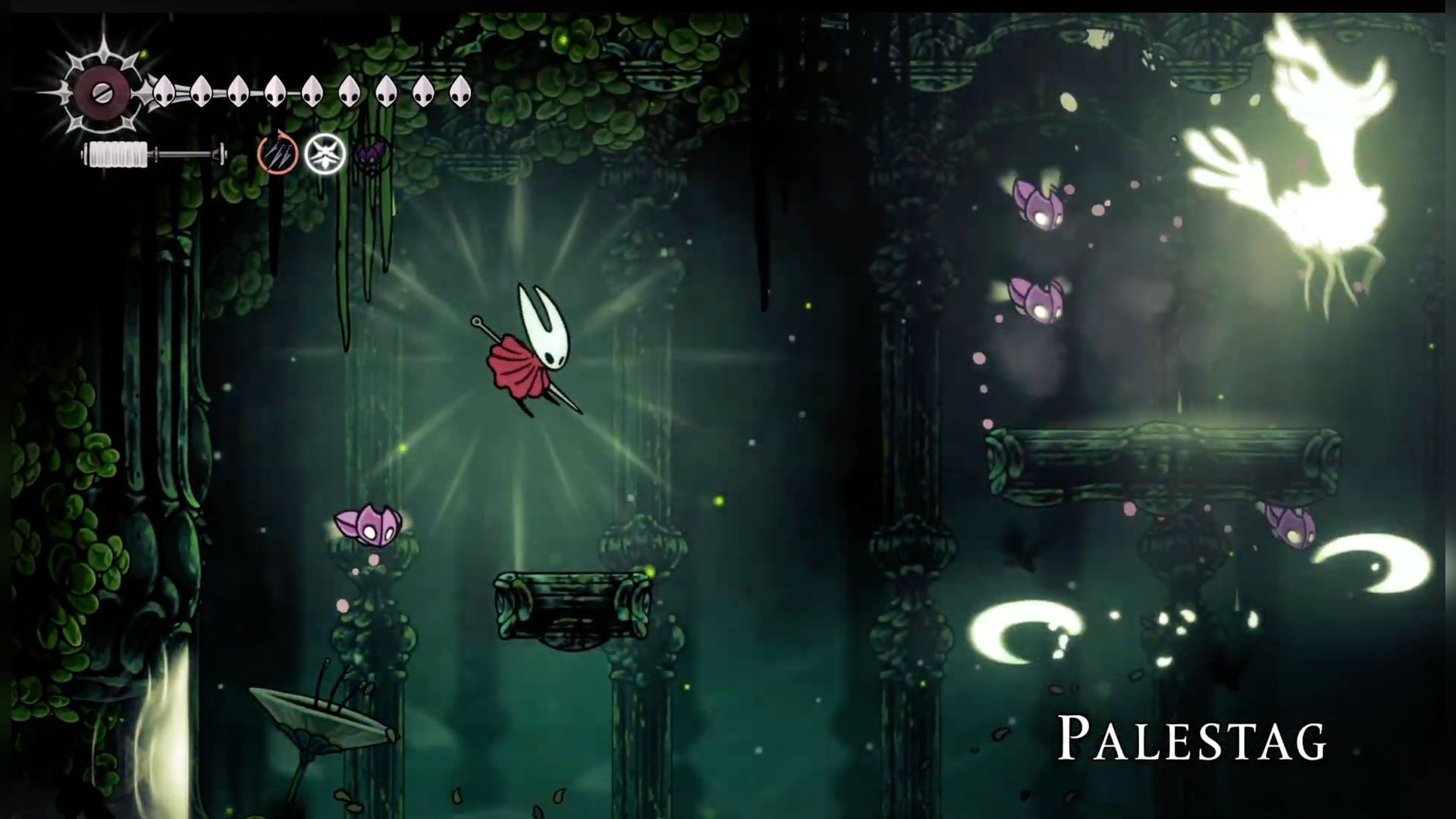The width and height of the screenshot is (1456, 819).
Task: Choose the dark purple creature tool icon
Action: click(372, 155)
